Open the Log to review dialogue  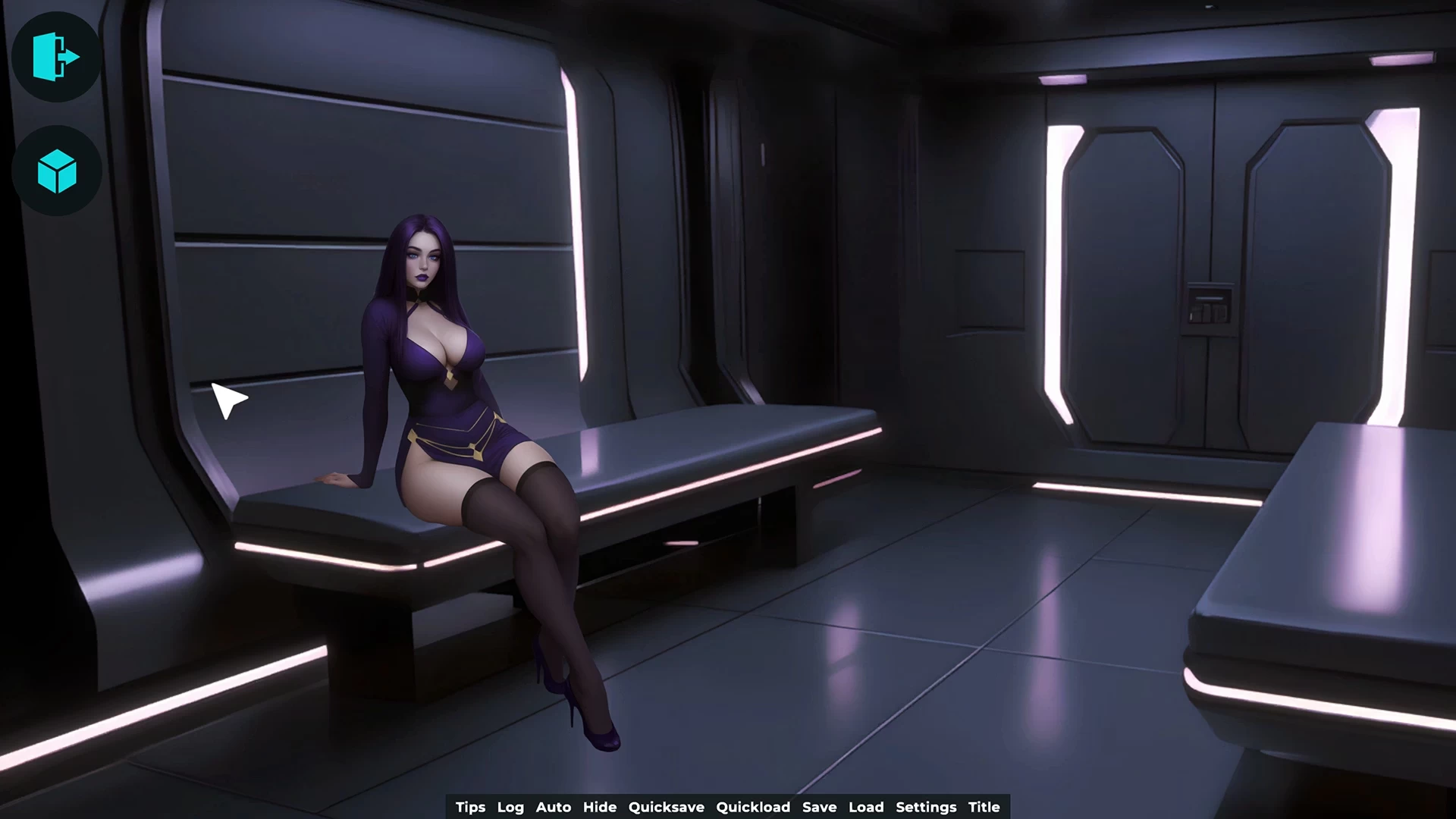[x=510, y=807]
